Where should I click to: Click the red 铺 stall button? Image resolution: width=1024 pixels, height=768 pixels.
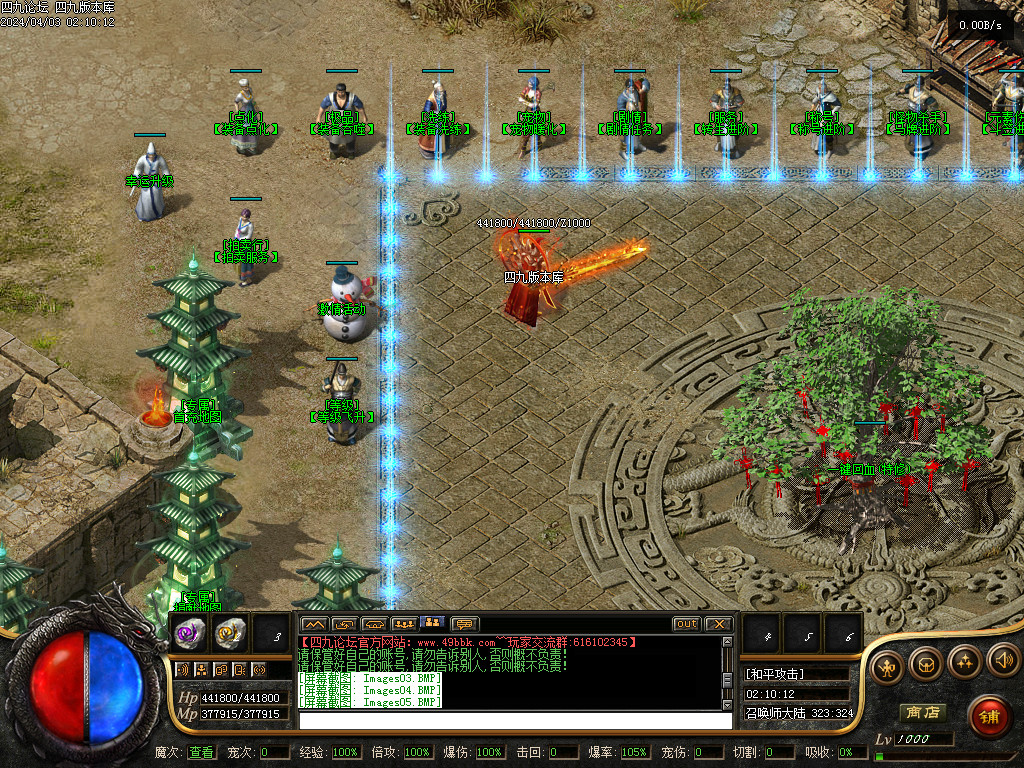click(x=989, y=716)
